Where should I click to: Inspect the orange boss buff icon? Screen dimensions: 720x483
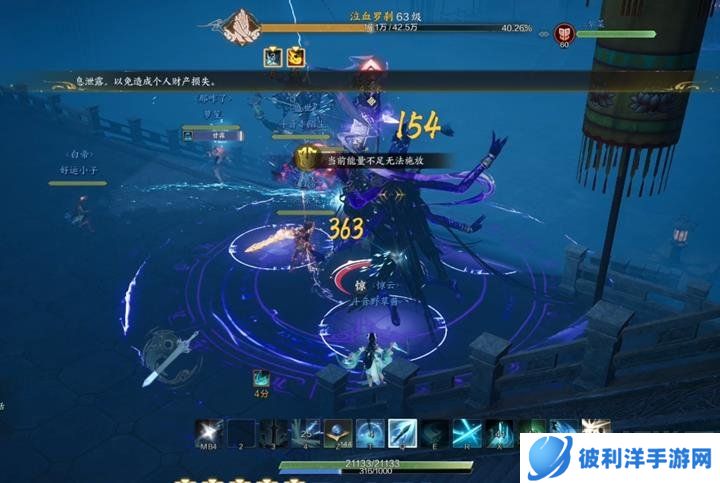(x=295, y=58)
